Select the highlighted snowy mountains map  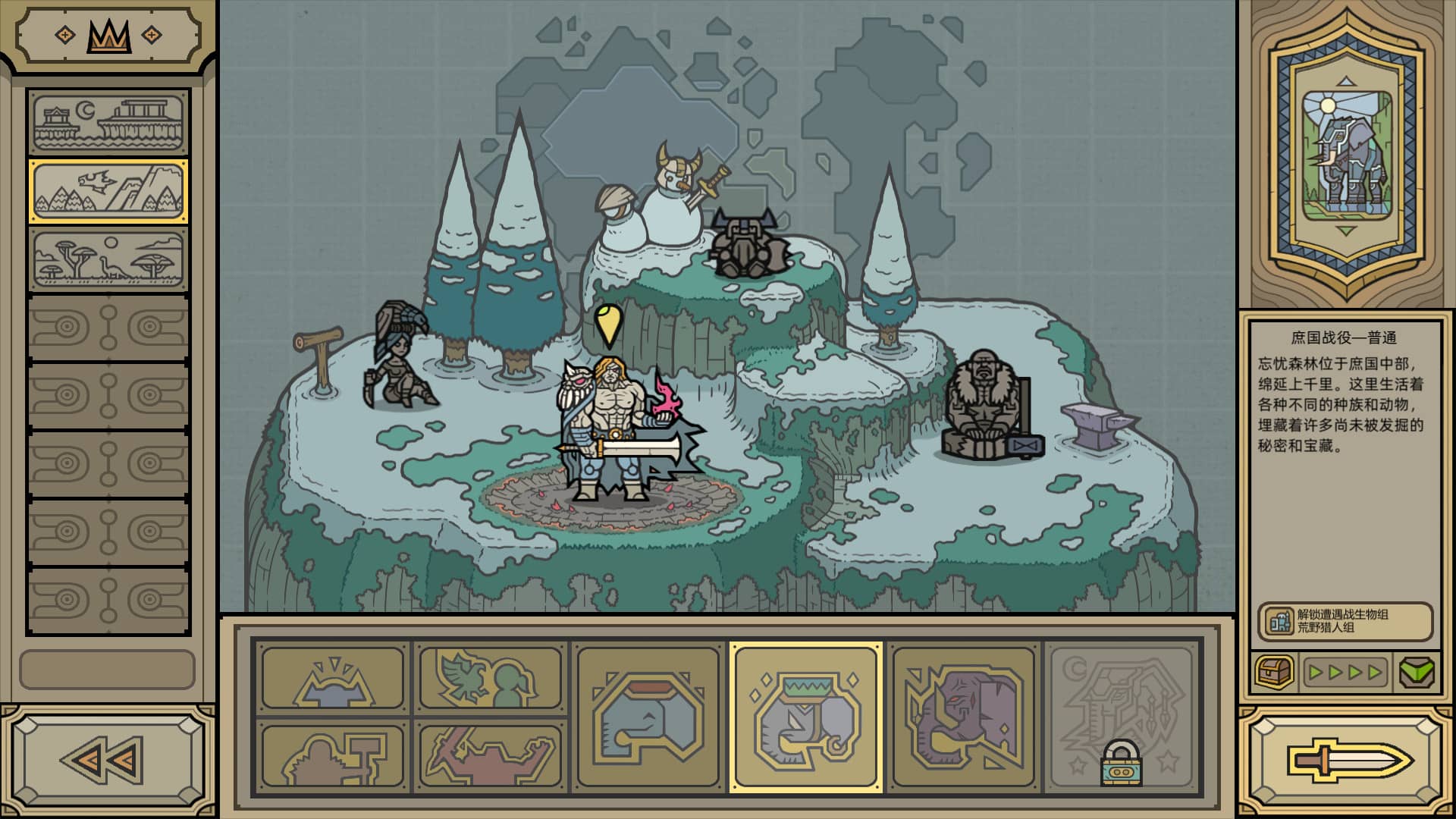click(x=108, y=190)
